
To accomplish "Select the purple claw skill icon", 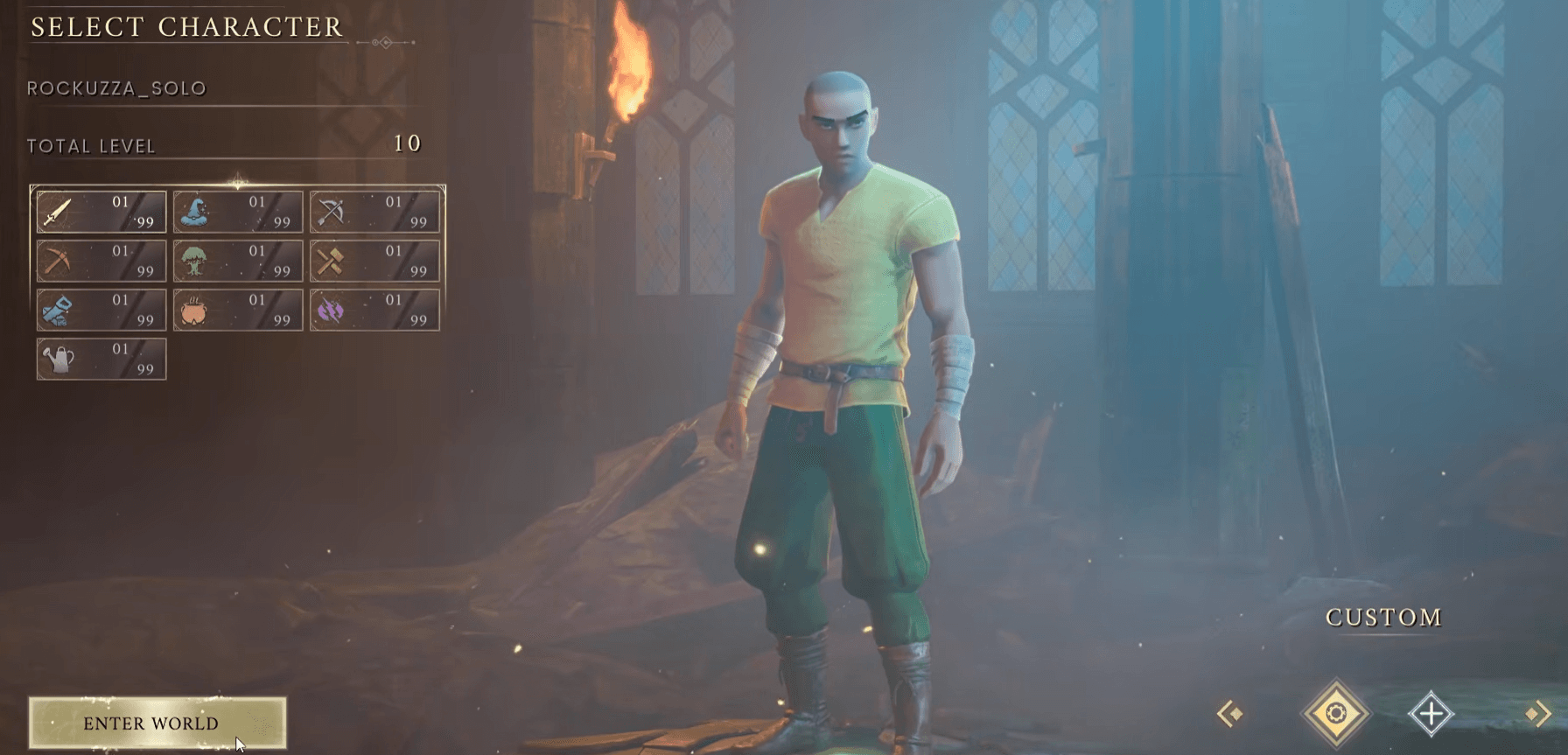I will click(330, 309).
